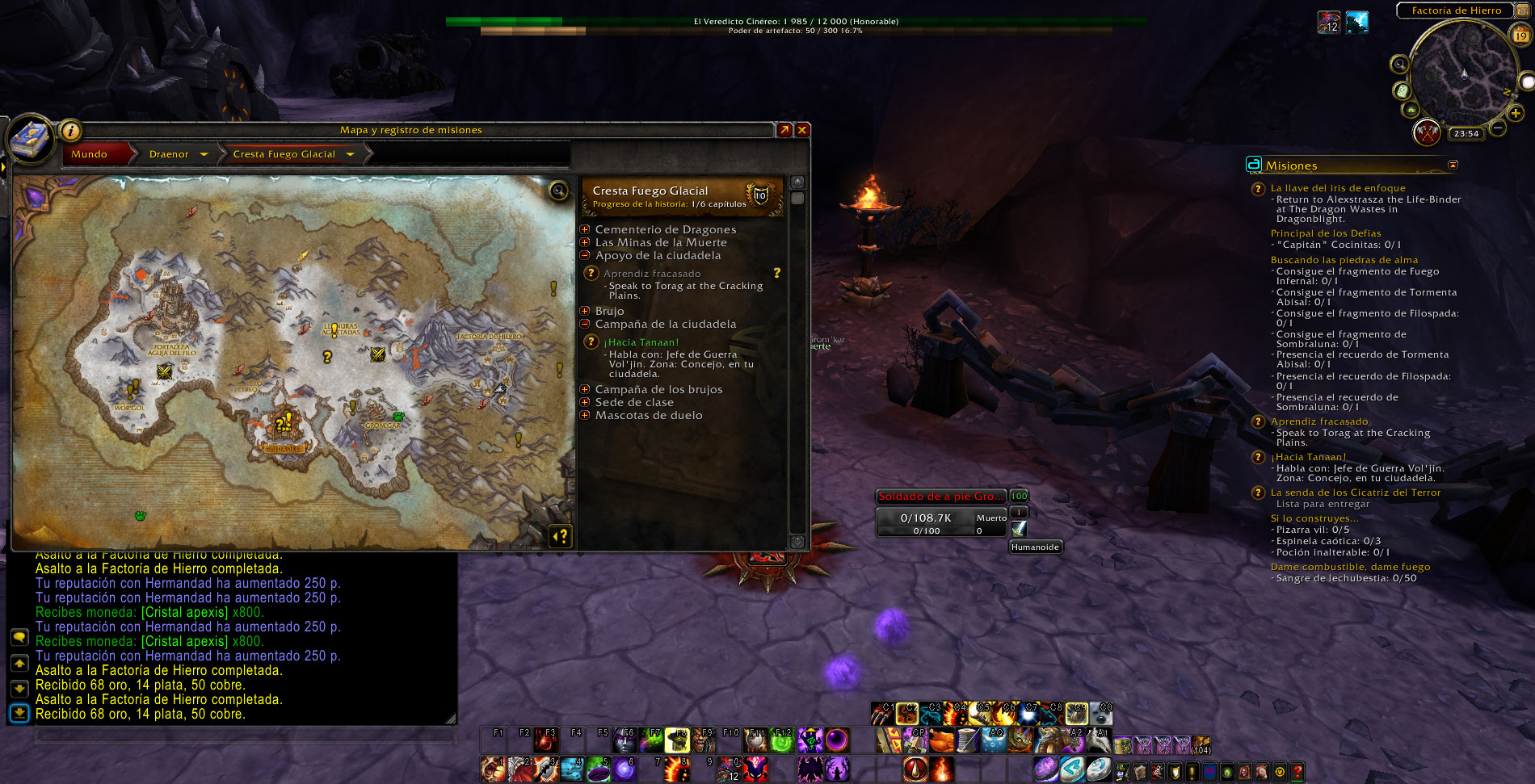Select the Mundo map breadcrumb
Image resolution: width=1535 pixels, height=784 pixels.
[90, 154]
